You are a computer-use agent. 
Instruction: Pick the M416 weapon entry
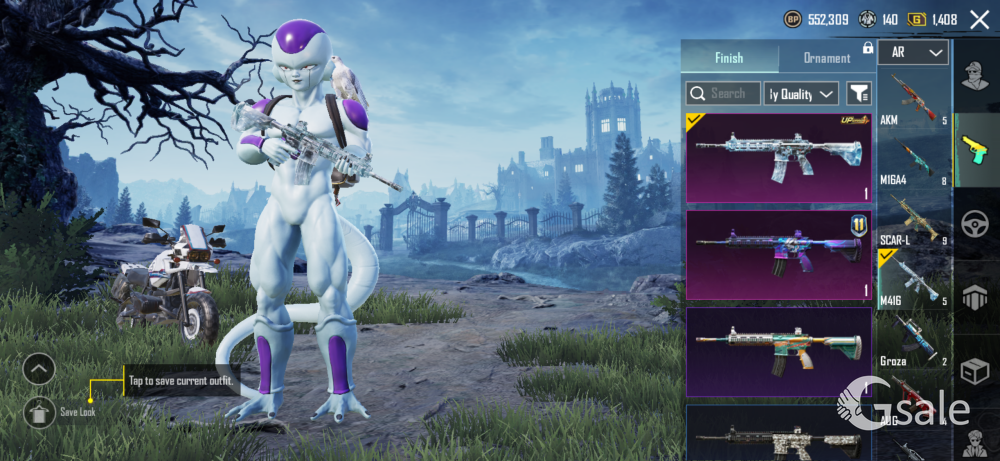[913, 280]
